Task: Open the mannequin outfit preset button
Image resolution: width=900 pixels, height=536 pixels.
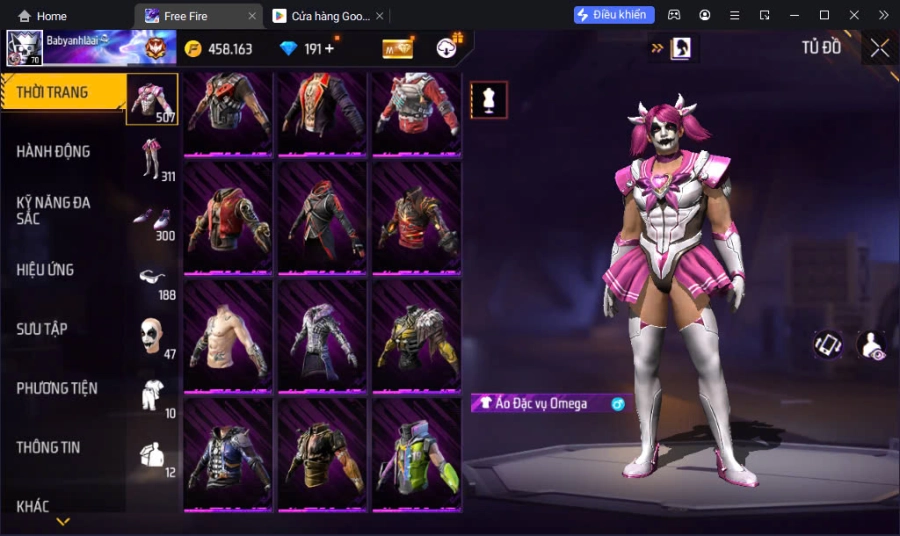Action: click(x=489, y=100)
